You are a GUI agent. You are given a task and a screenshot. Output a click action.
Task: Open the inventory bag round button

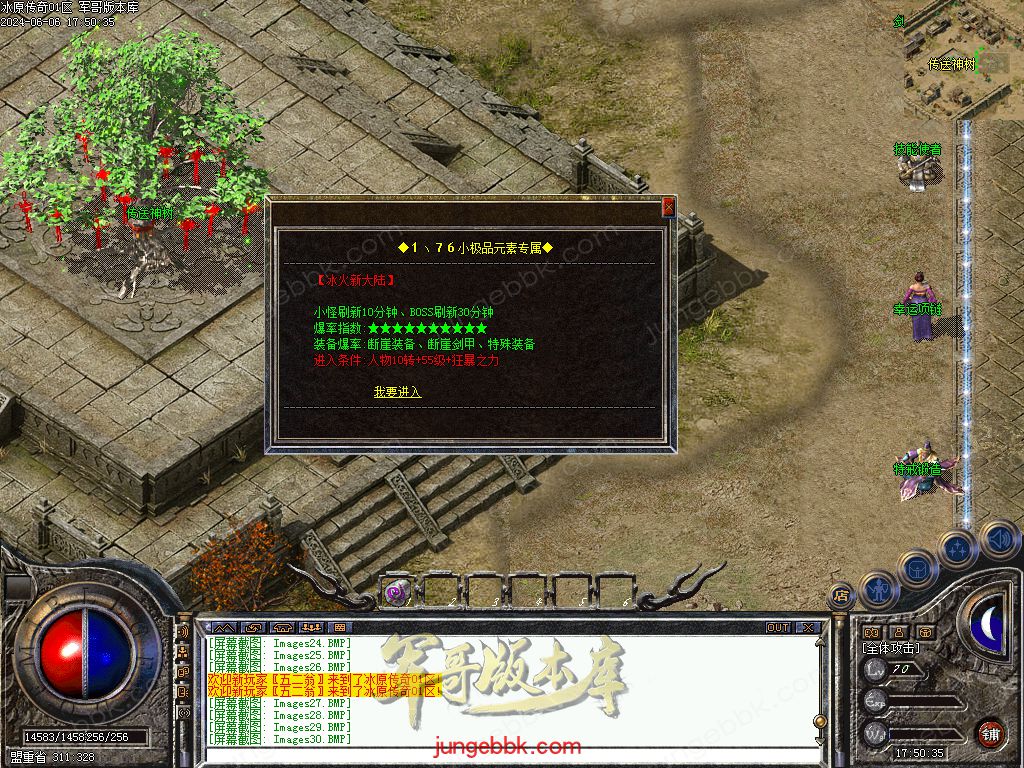click(x=918, y=569)
